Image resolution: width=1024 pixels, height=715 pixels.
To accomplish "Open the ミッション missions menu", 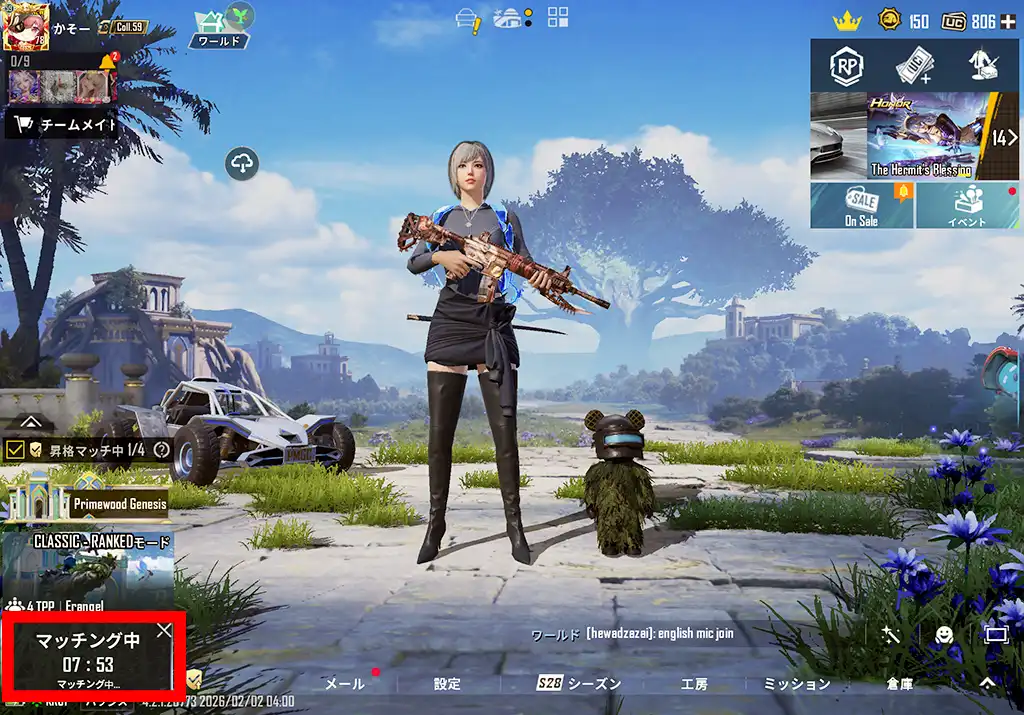I will (797, 684).
